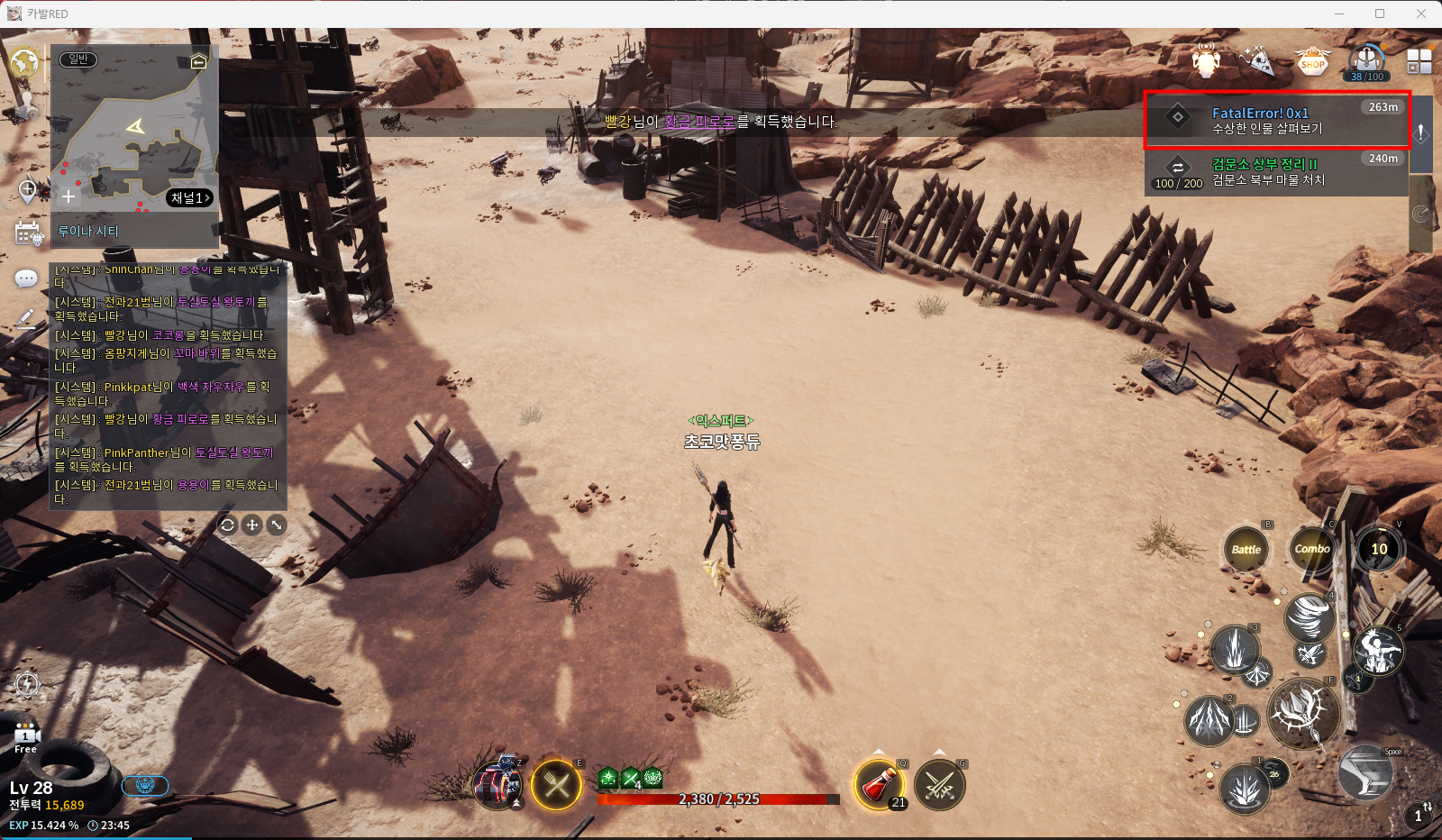The image size is (1442, 840).
Task: Use the tornado whirlwind skill
Action: tap(1310, 617)
